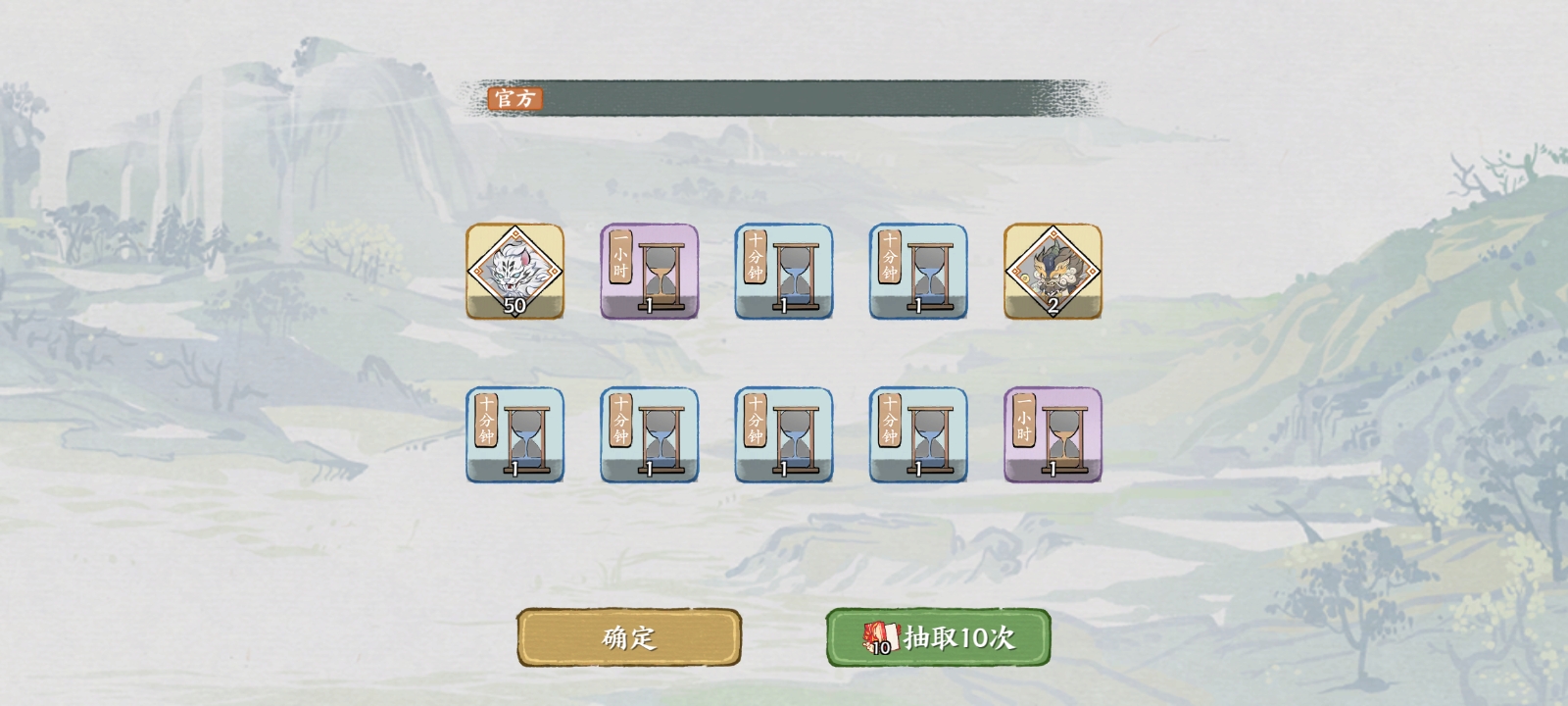Select the white tiger shard reward tile
This screenshot has height=706, width=1568.
514,272
